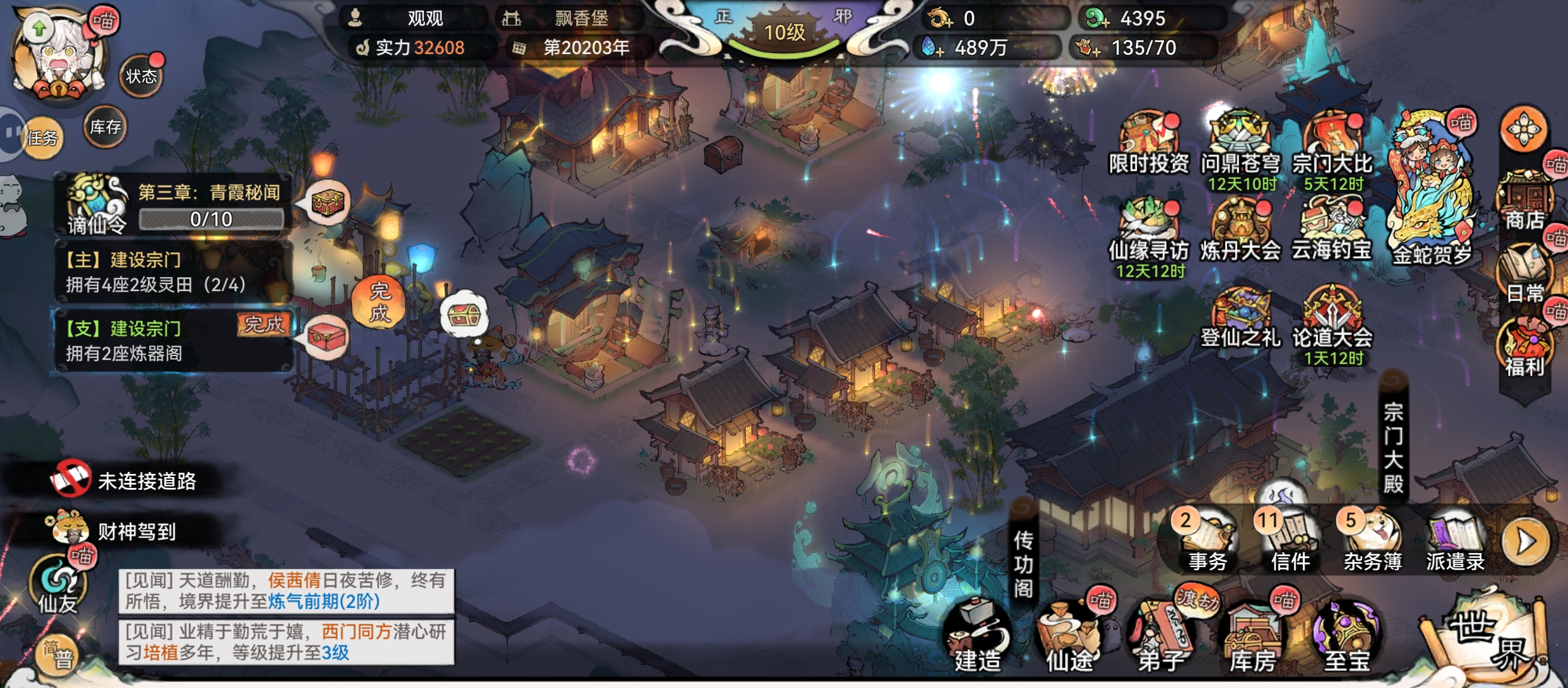Viewport: 1568px width, 688px height.
Task: Open the 派遣录 dispatch log
Action: click(1455, 541)
